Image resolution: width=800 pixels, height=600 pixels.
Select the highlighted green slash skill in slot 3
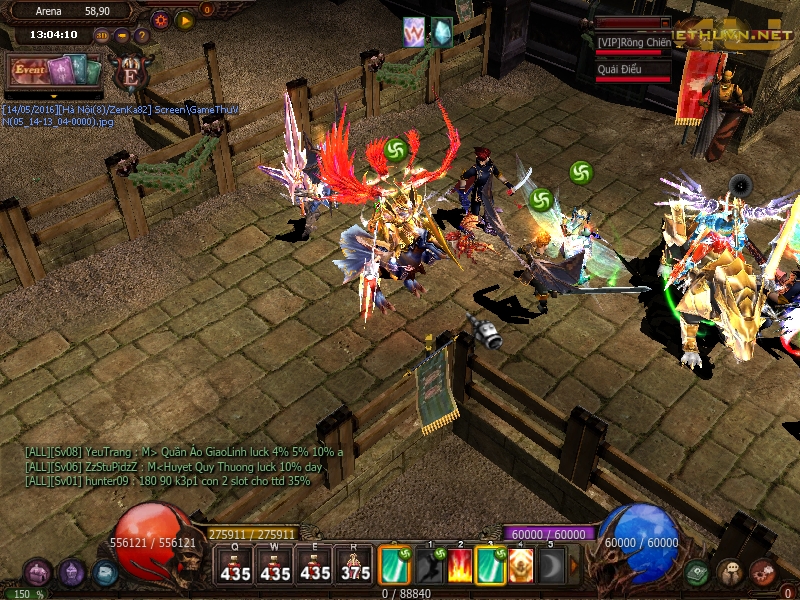(x=490, y=566)
